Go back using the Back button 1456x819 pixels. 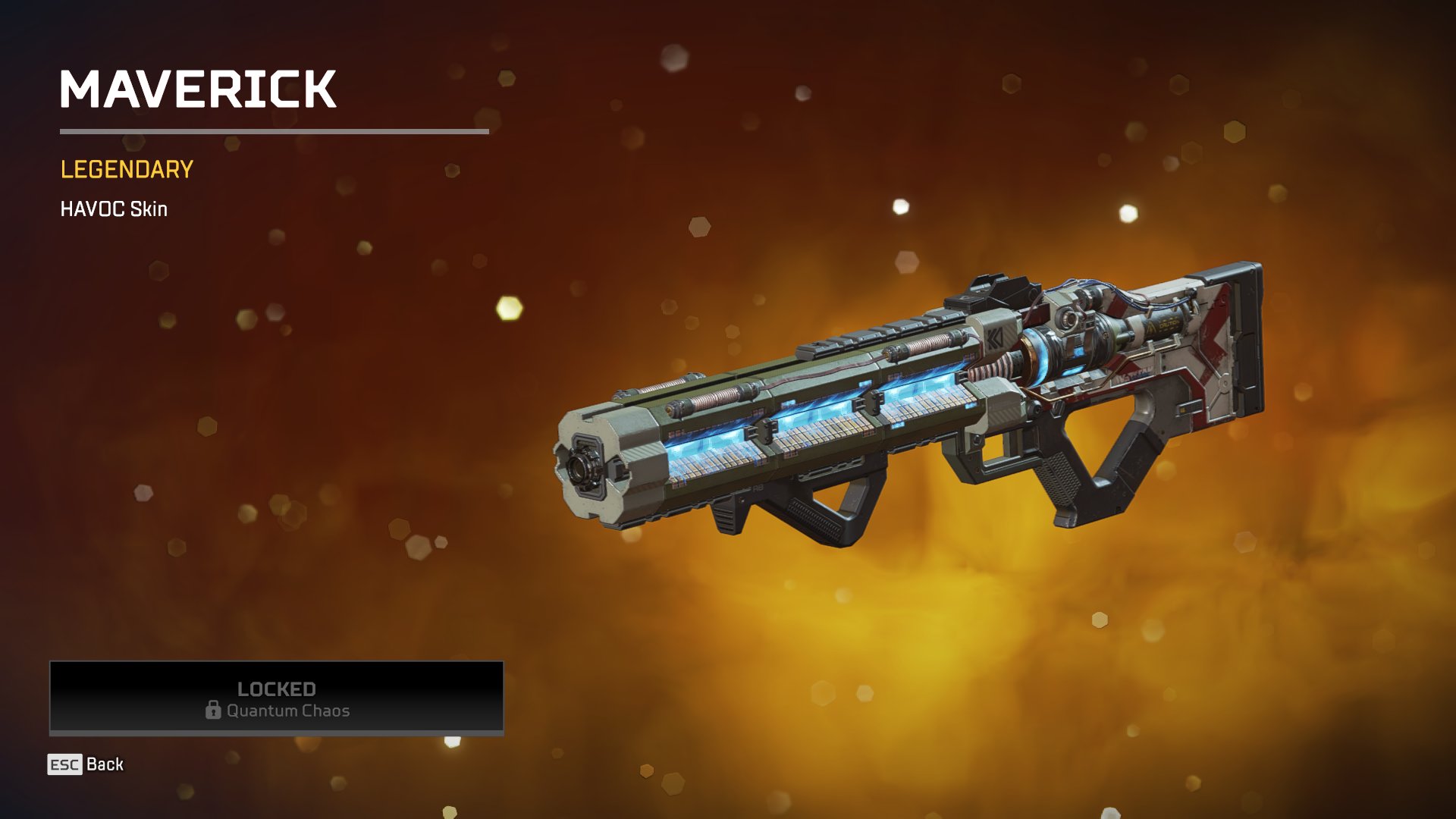86,764
